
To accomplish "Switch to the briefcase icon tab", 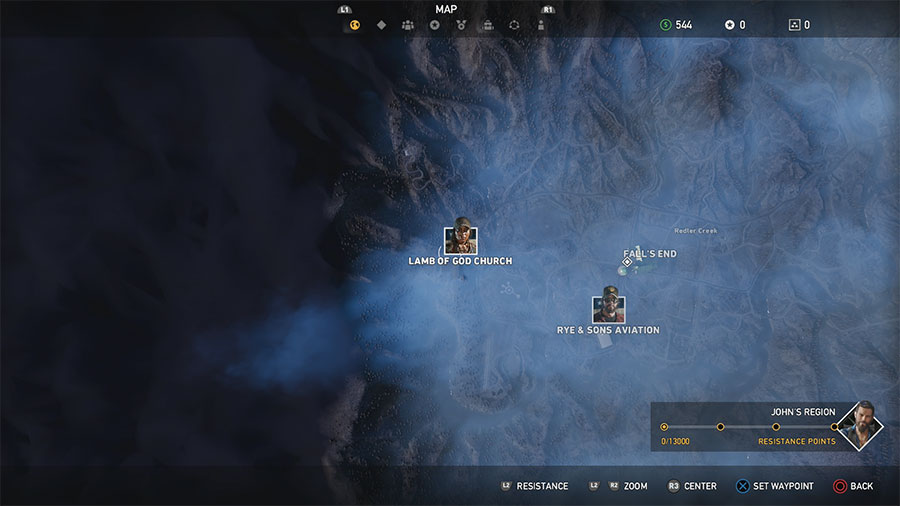I will pyautogui.click(x=488, y=25).
